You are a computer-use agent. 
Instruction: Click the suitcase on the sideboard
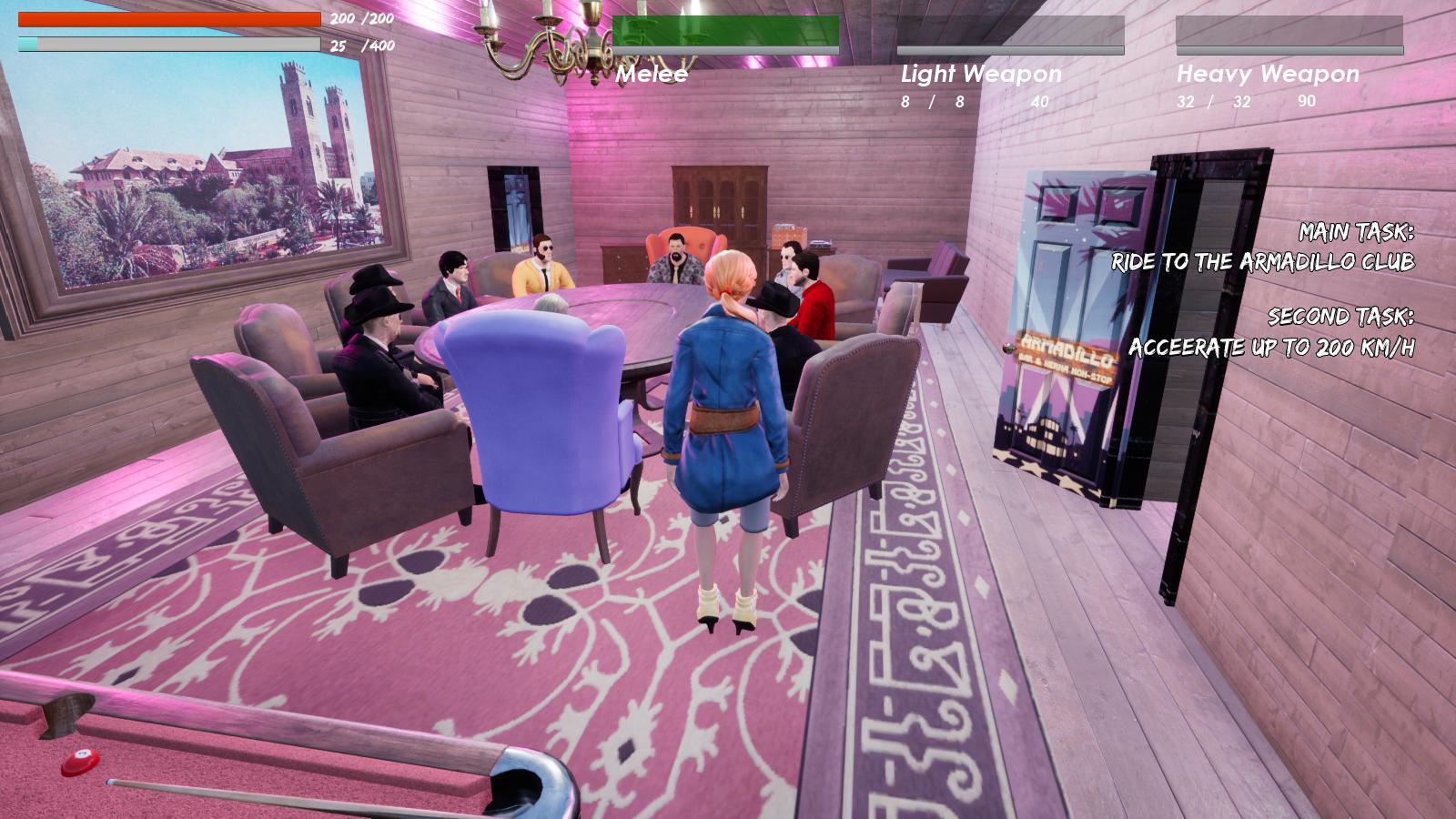tap(790, 234)
